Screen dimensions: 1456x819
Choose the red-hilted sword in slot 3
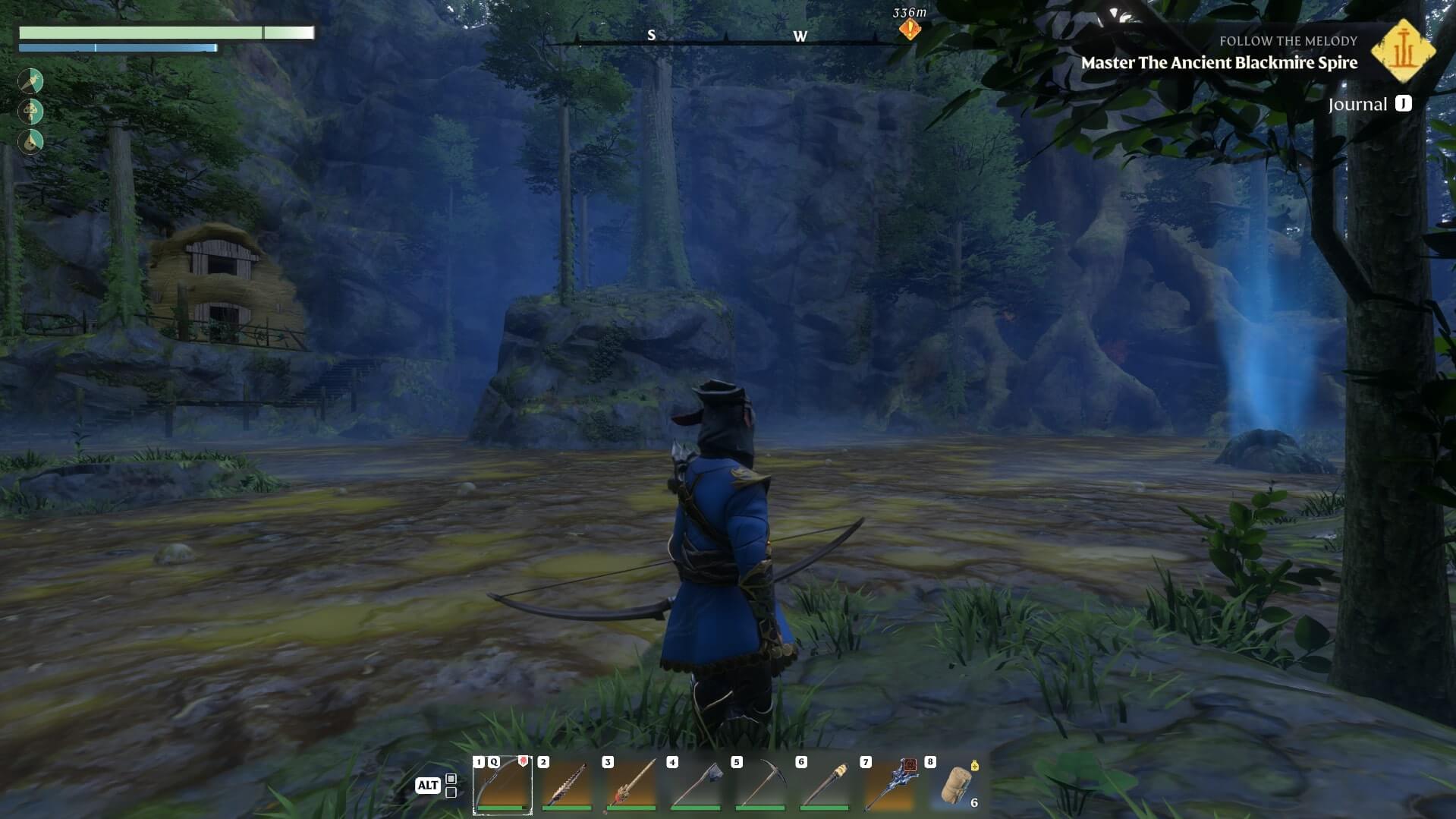(631, 785)
